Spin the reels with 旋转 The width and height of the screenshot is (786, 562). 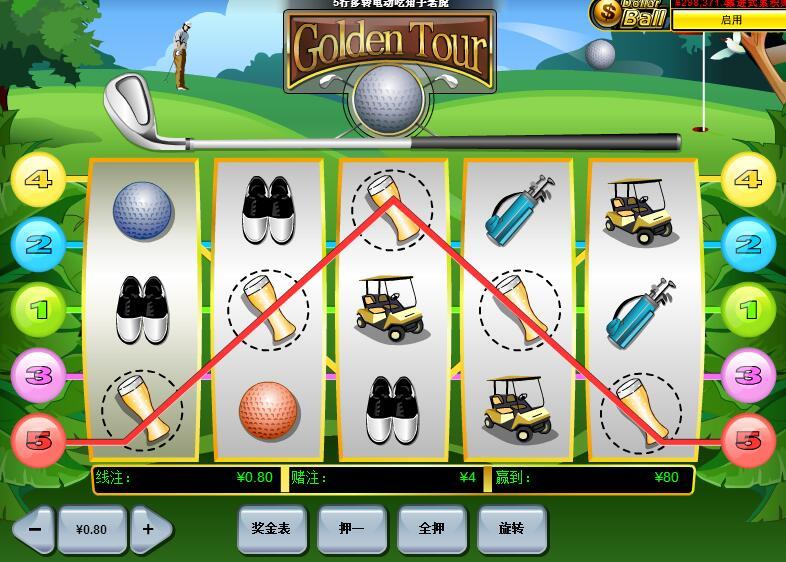click(x=511, y=528)
